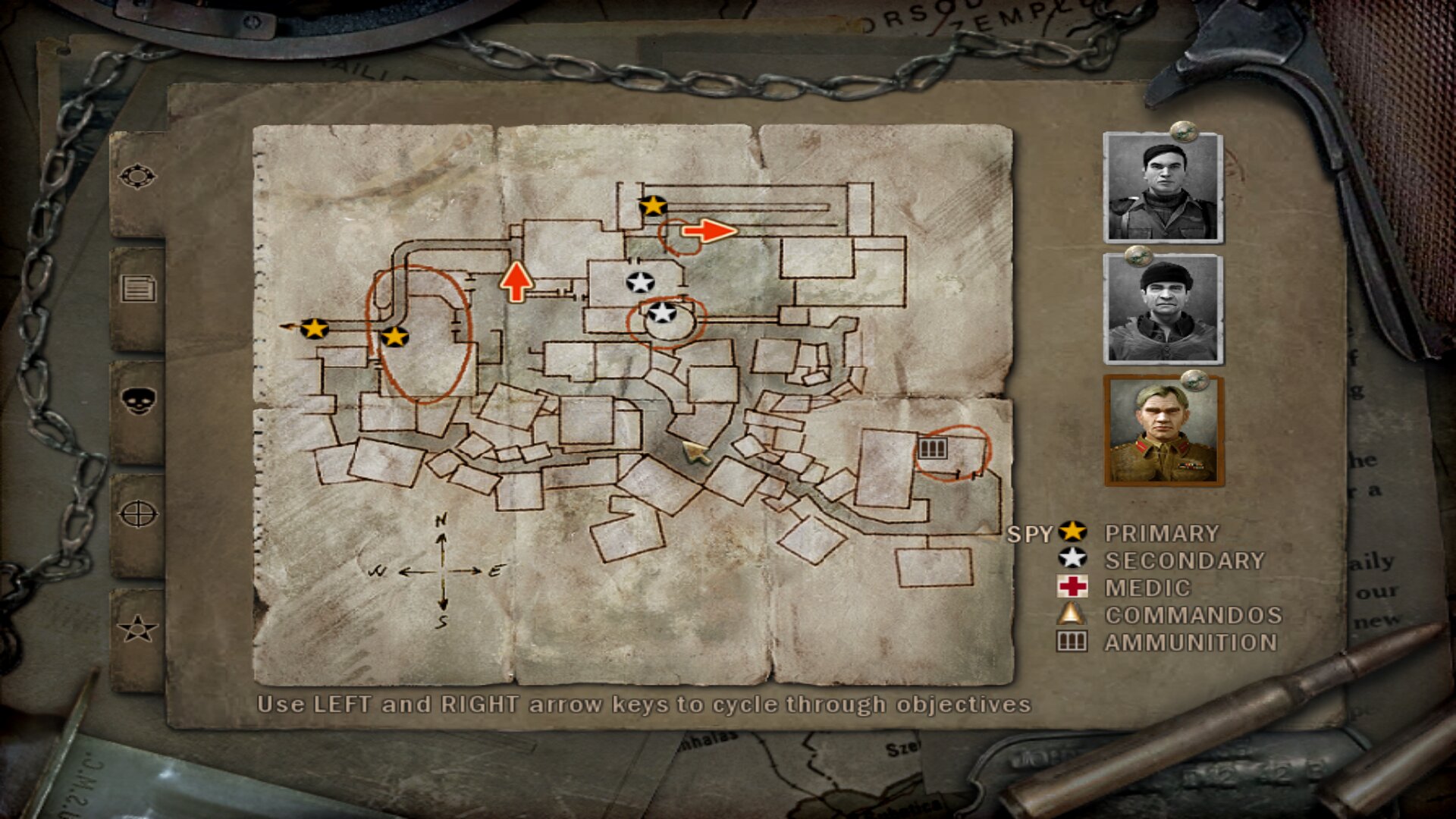1456x819 pixels.
Task: Open the crosshair target tab
Action: point(137,514)
